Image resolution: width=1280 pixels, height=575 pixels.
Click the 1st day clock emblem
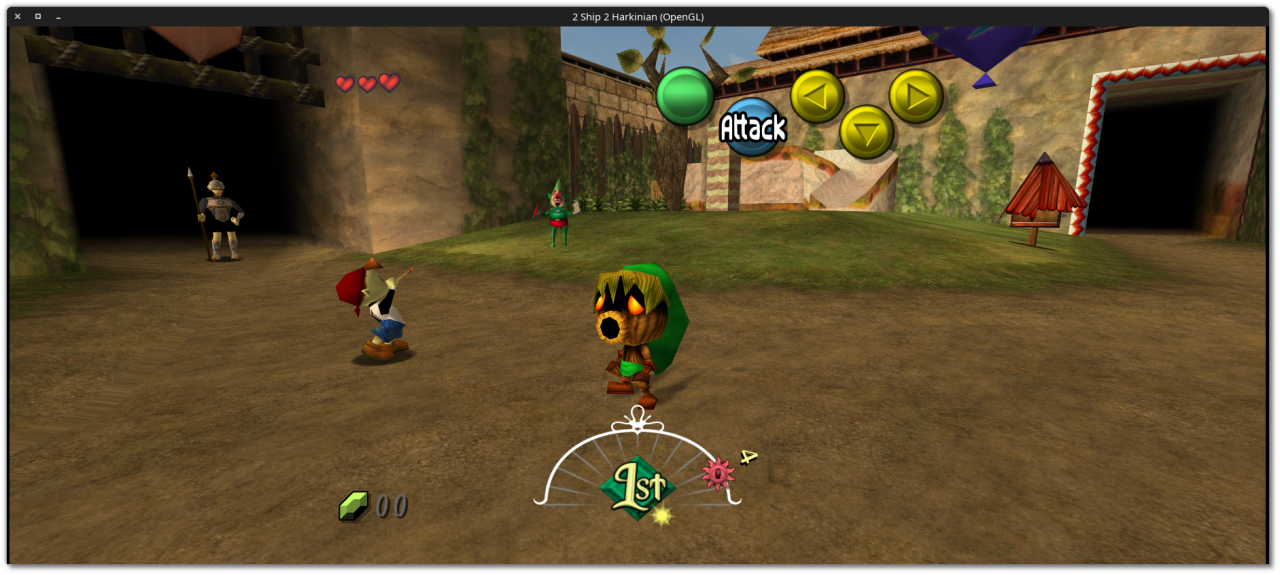coord(637,488)
